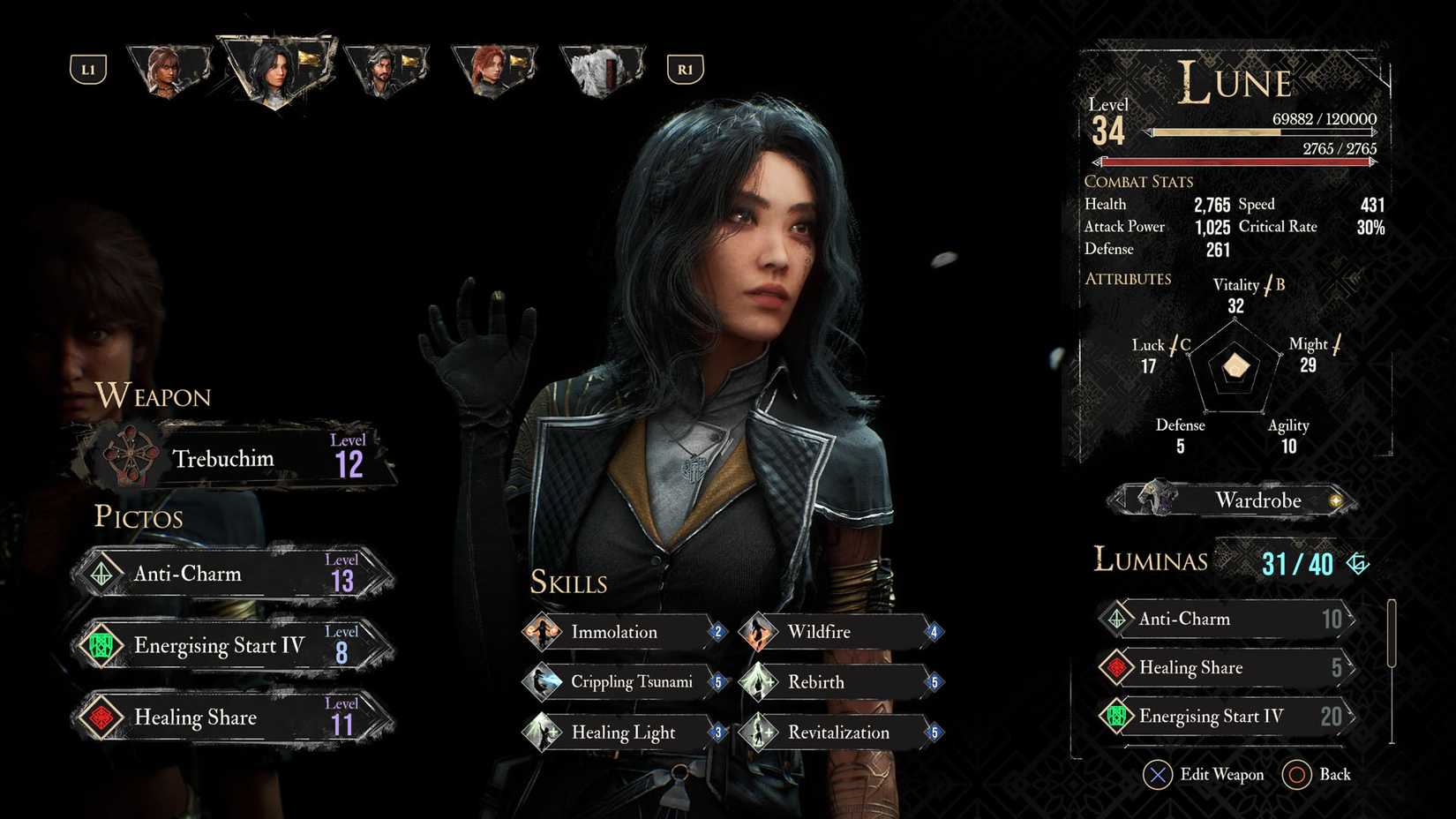Pick the Rebirth skill

(x=838, y=682)
